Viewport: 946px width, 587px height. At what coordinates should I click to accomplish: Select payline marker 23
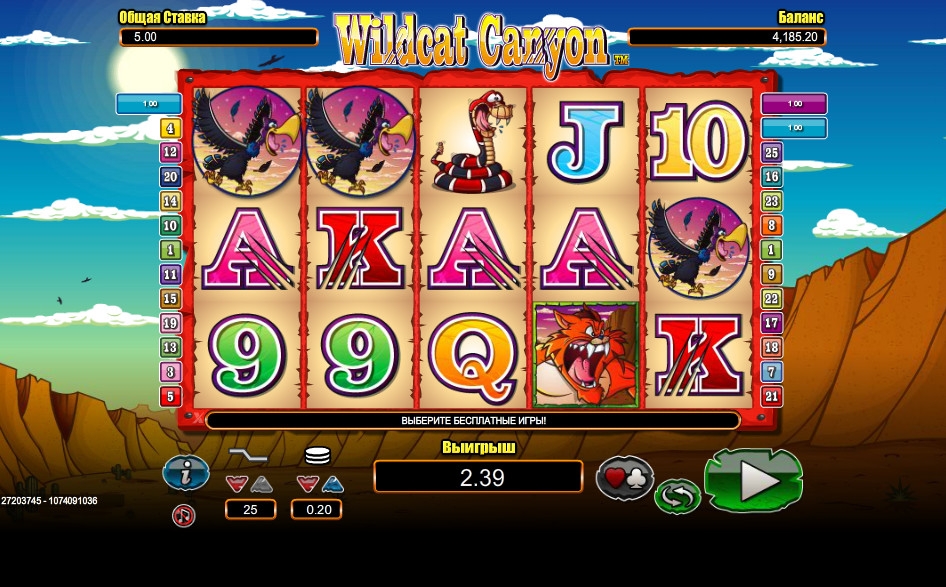[x=771, y=201]
